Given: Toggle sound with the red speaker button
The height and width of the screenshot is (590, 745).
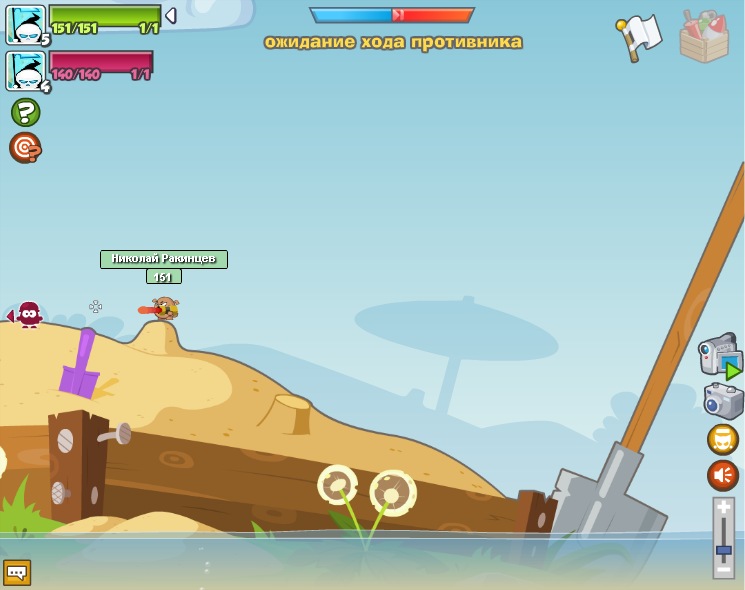Looking at the screenshot, I should pos(723,475).
